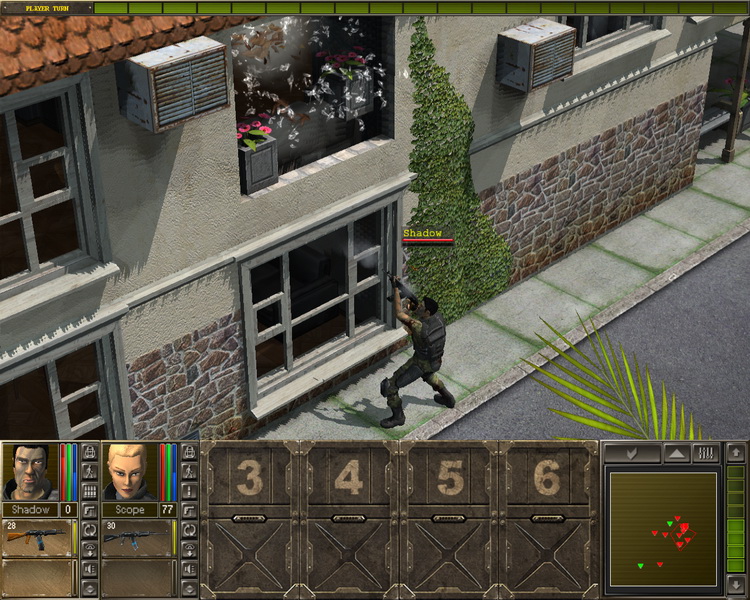The width and height of the screenshot is (750, 600).
Task: Choose Shadow's AK rifle weapon slot
Action: coord(35,536)
